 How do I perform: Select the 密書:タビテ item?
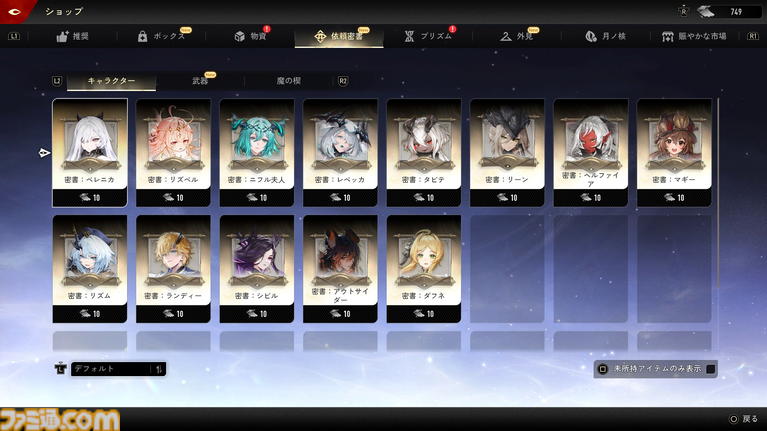pyautogui.click(x=424, y=152)
